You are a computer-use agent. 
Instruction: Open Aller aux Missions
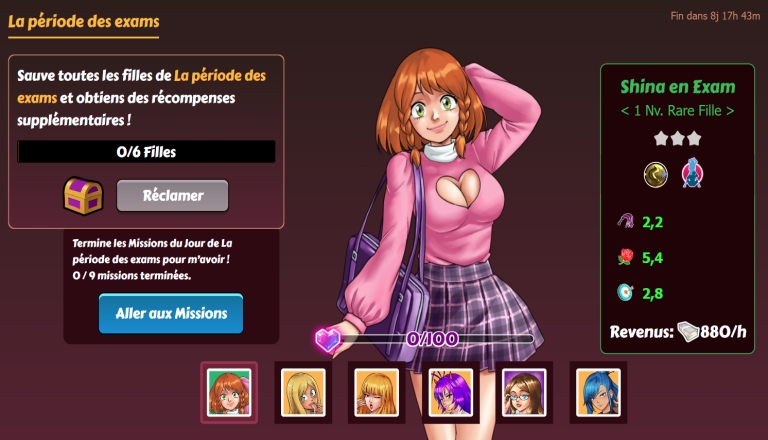point(171,314)
